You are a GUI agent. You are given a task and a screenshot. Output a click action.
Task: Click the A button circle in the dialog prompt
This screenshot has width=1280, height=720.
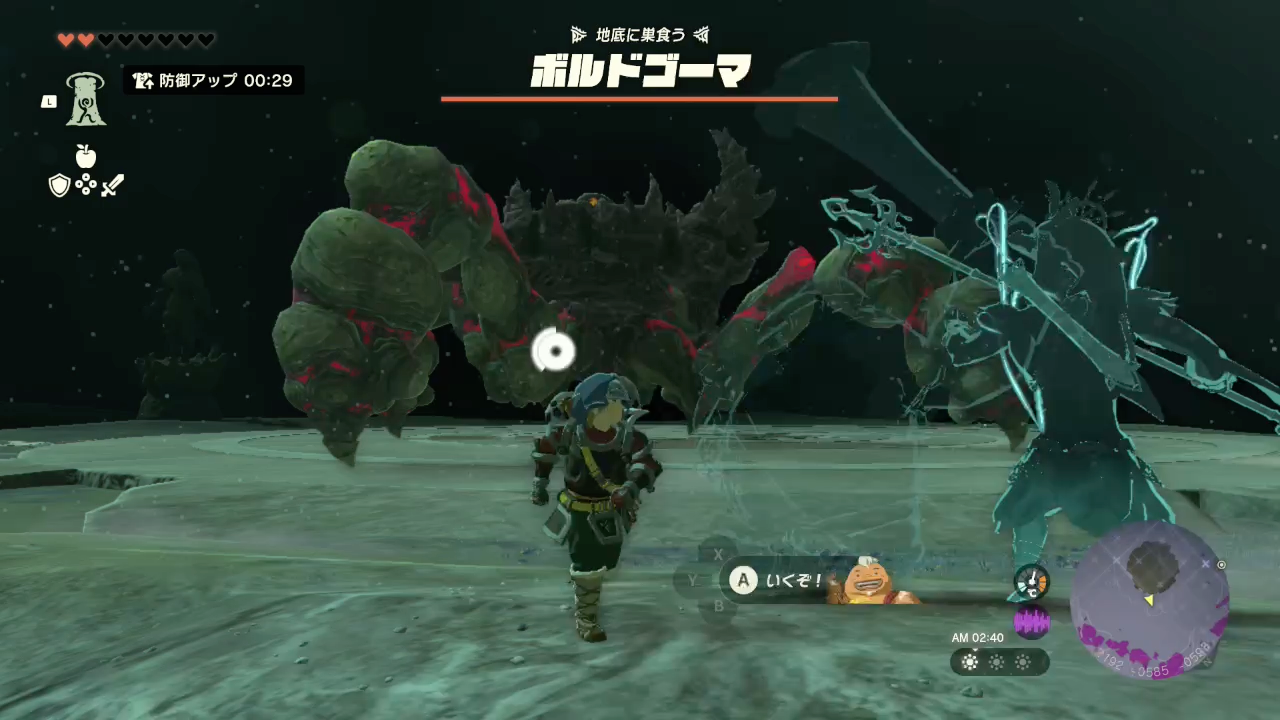pos(743,581)
